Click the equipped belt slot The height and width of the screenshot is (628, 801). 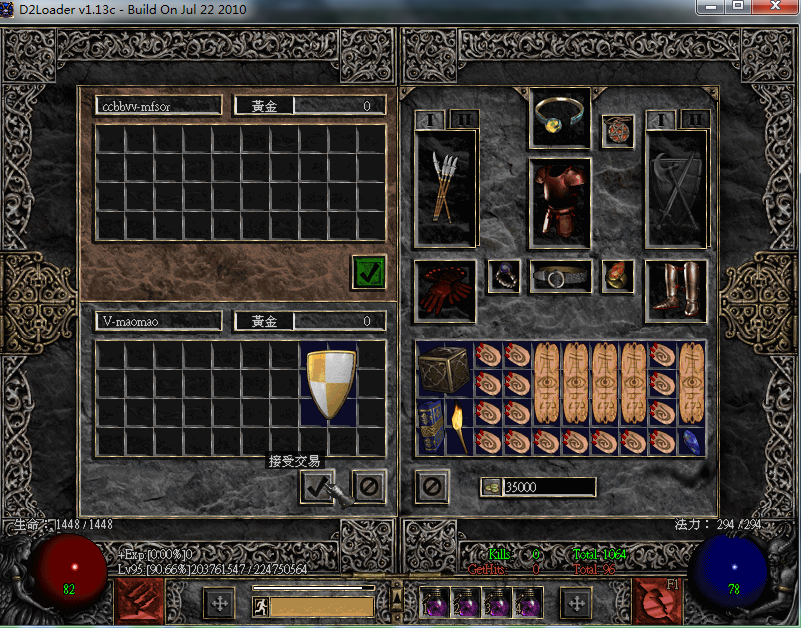tap(560, 277)
